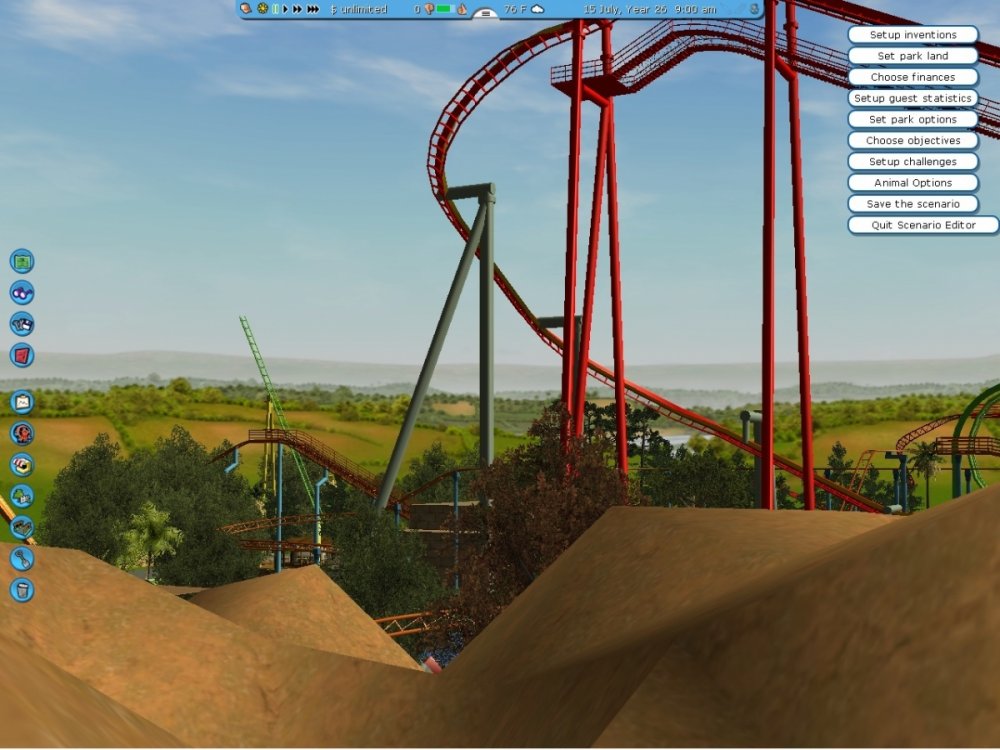This screenshot has width=1000, height=750.
Task: Open the rides build icon with mascot face
Action: click(x=22, y=433)
